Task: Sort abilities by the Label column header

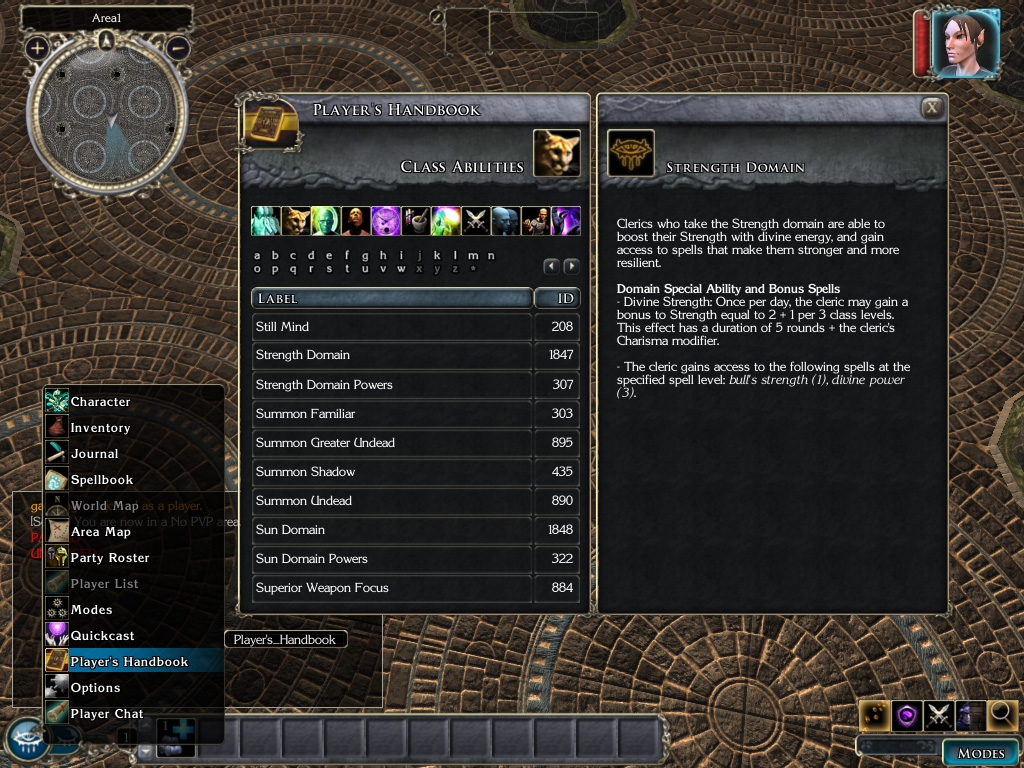Action: [391, 298]
